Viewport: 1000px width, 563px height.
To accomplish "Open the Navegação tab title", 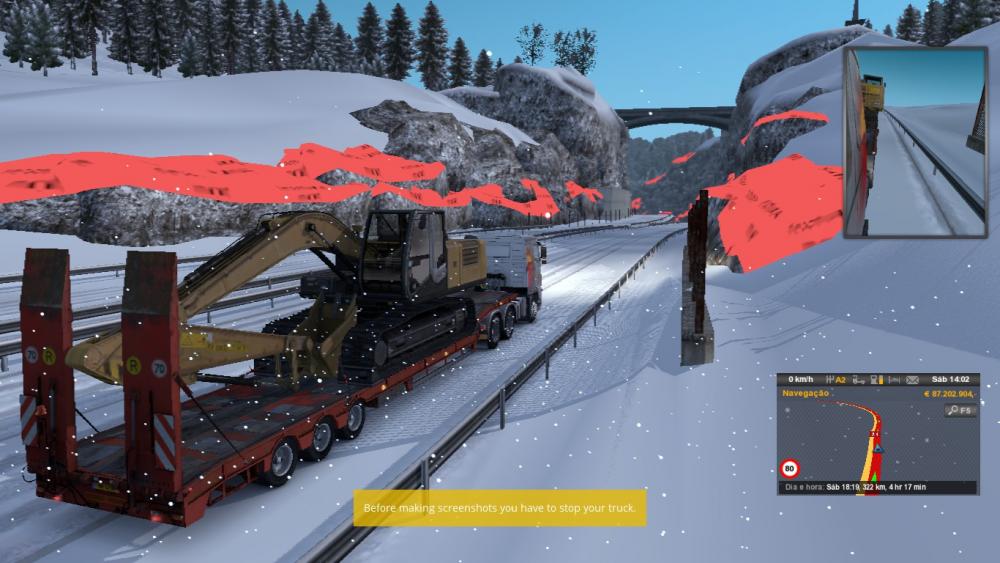I will coord(803,395).
